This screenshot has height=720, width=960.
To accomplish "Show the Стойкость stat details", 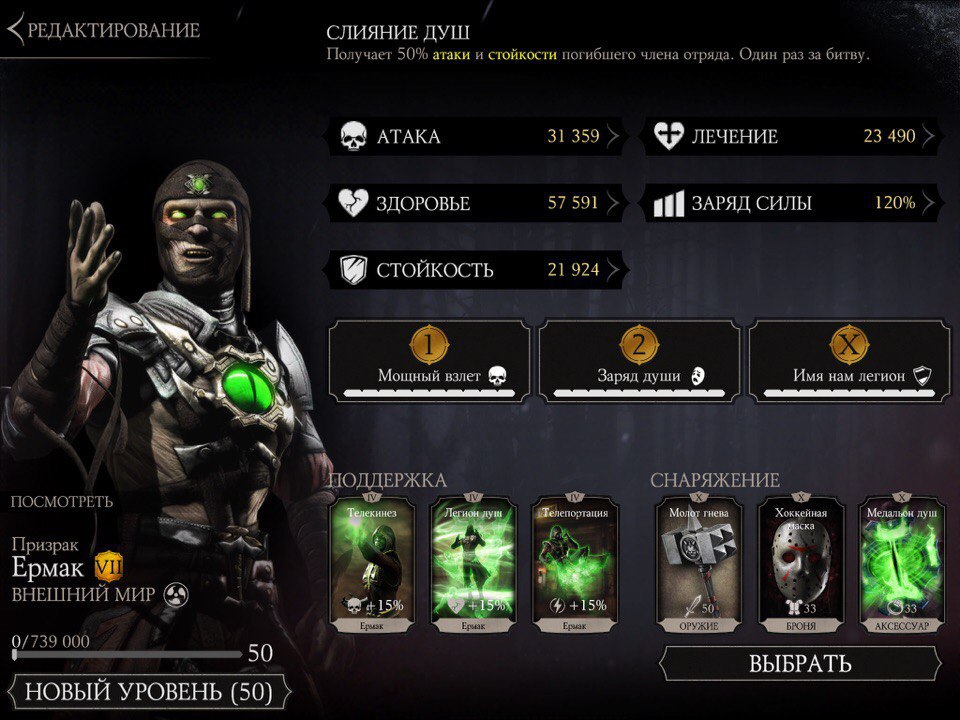I will [x=476, y=269].
